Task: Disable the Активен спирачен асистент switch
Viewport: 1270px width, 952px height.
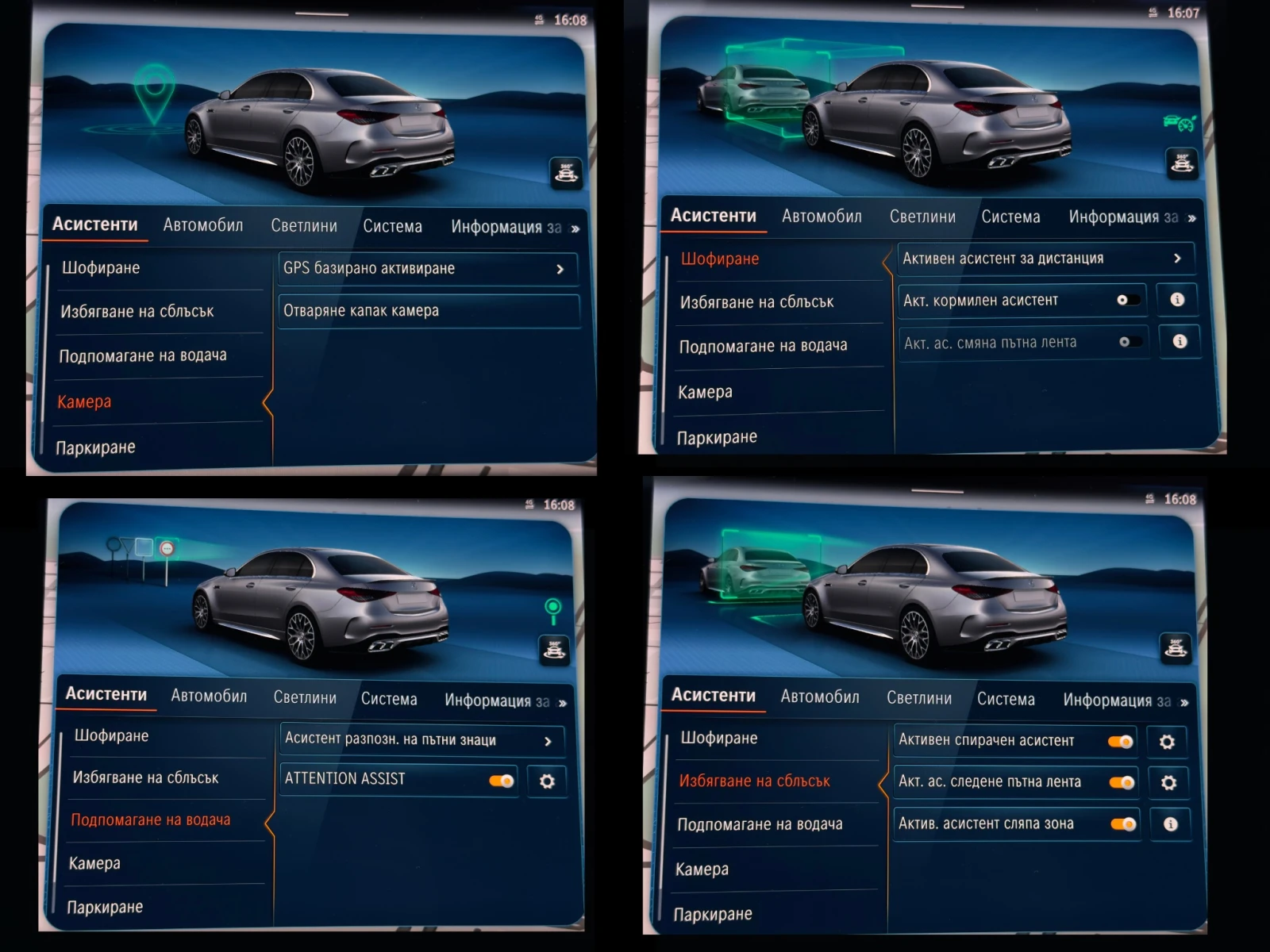Action: coord(1120,740)
